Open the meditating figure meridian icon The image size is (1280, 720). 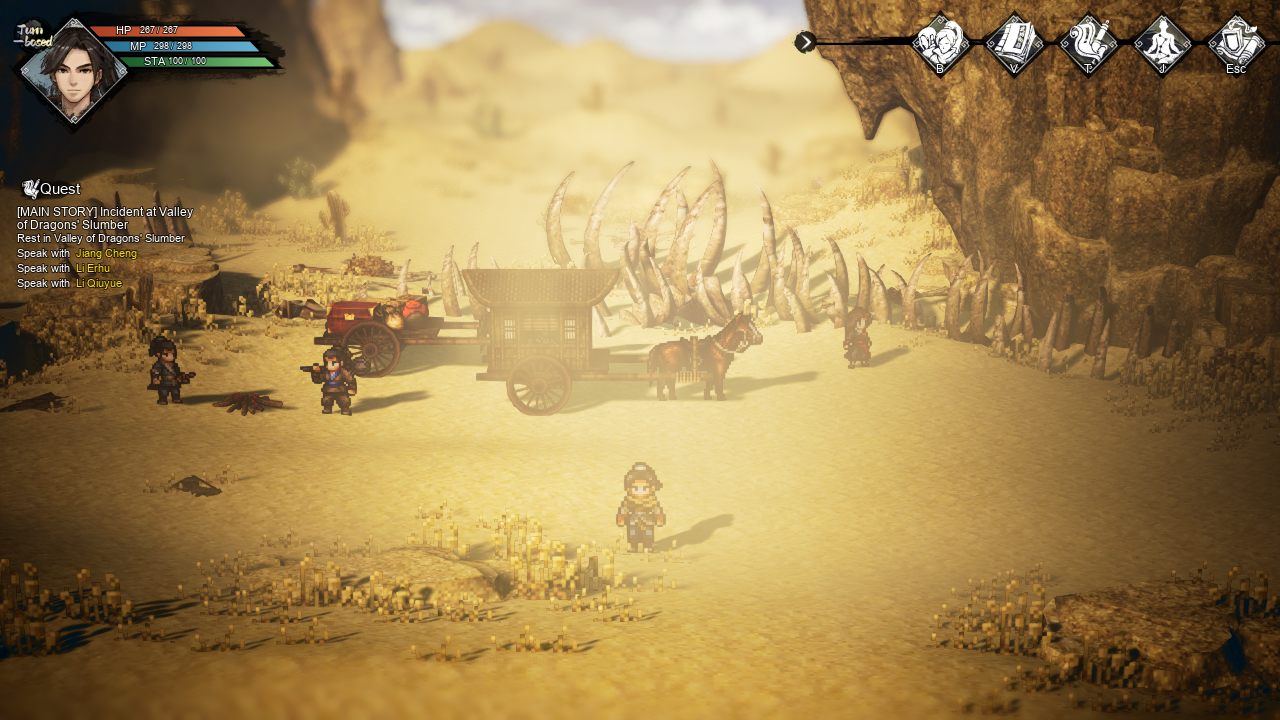[x=1162, y=43]
